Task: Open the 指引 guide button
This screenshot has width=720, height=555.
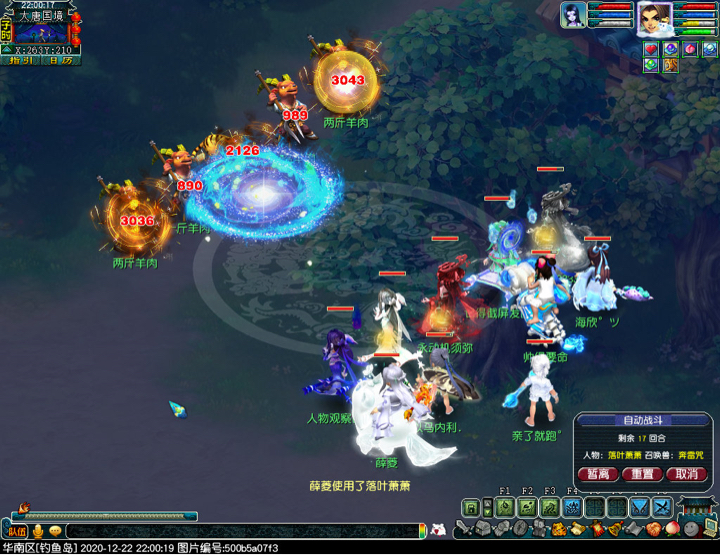Action: 20,61
